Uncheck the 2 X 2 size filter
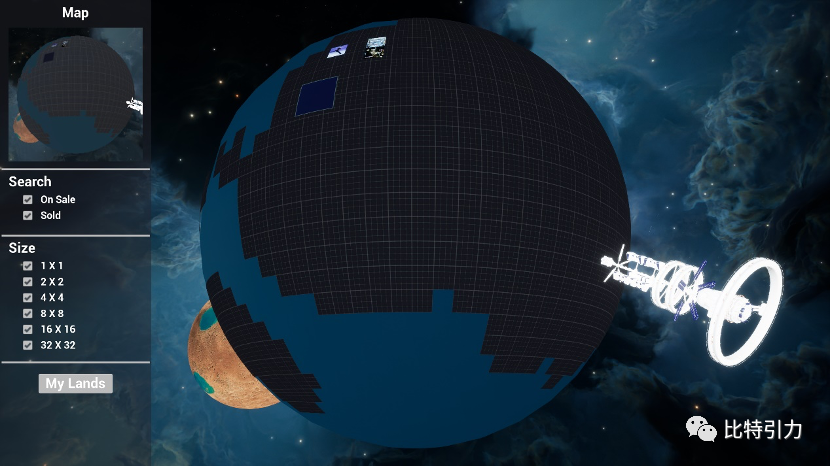Image resolution: width=830 pixels, height=466 pixels. [x=28, y=281]
